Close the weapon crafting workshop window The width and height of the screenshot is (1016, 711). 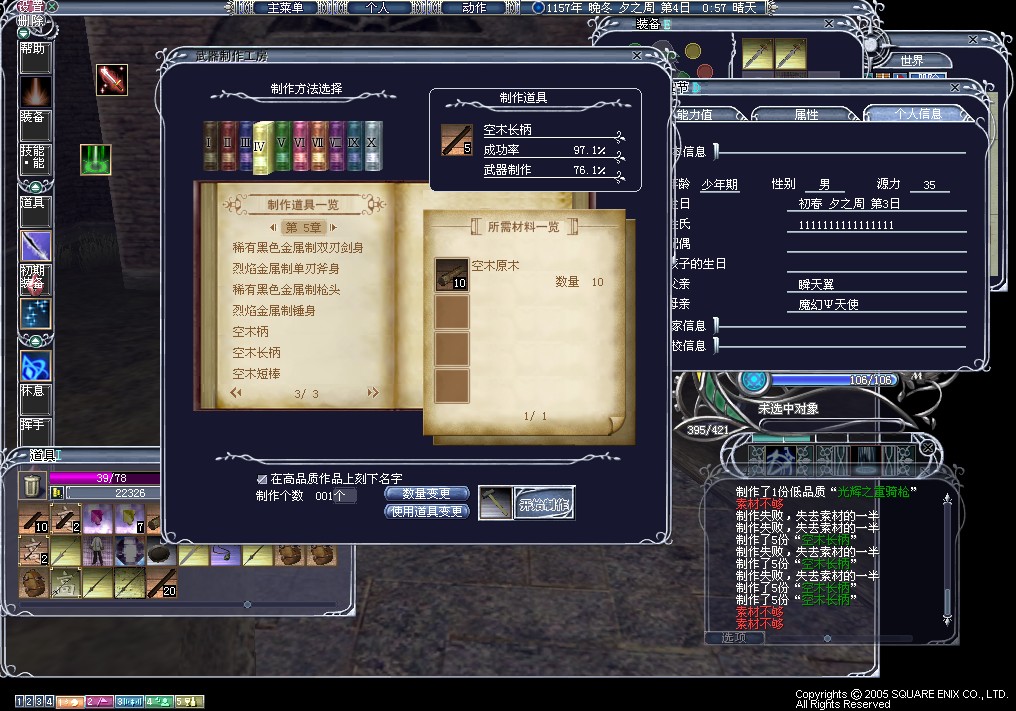pyautogui.click(x=637, y=57)
